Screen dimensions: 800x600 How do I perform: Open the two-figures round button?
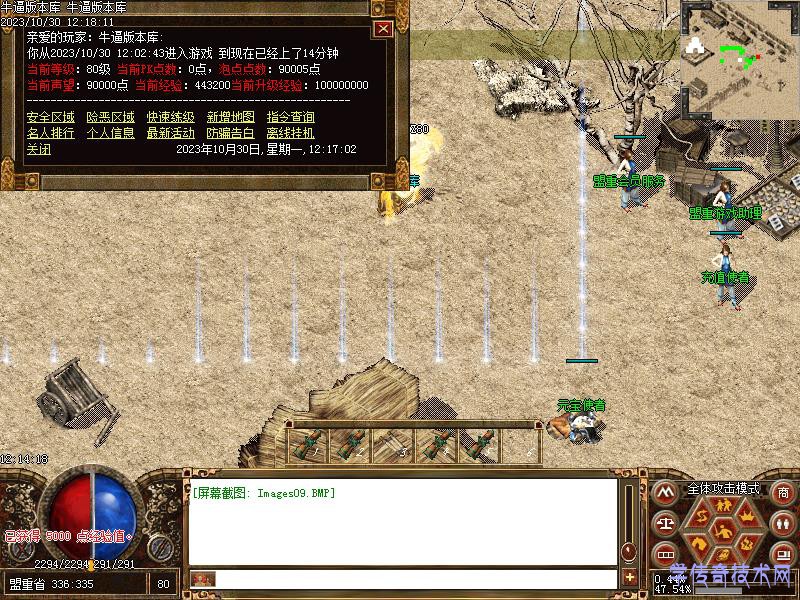coord(783,523)
